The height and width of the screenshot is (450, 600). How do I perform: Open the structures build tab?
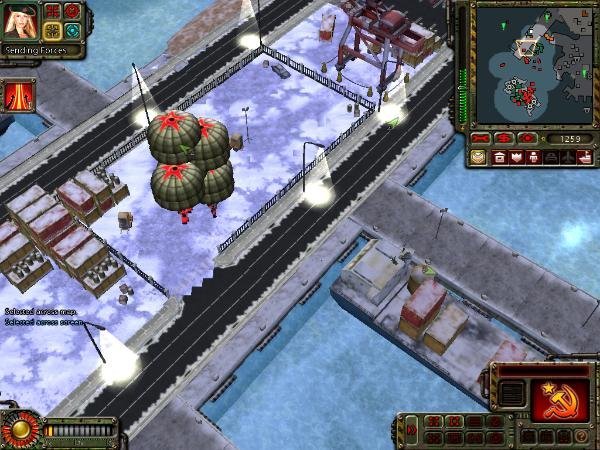tap(497, 157)
